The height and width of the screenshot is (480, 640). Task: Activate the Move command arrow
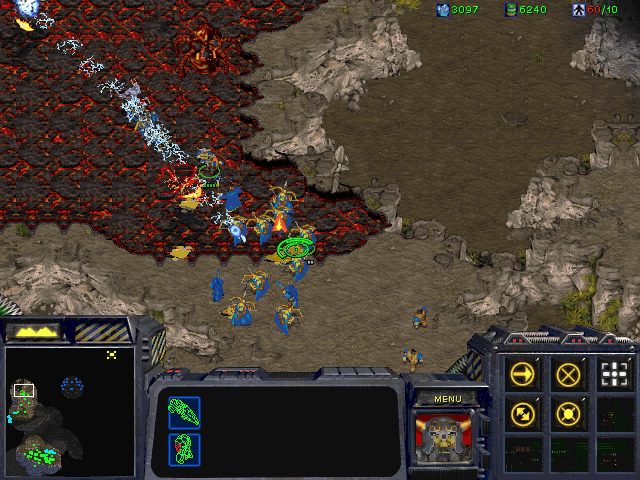point(522,374)
